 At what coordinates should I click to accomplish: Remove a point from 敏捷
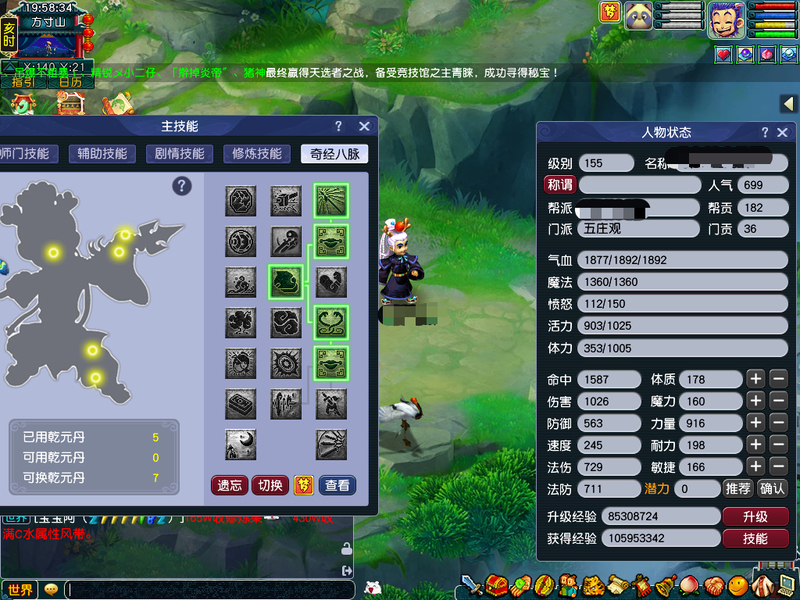click(x=779, y=466)
